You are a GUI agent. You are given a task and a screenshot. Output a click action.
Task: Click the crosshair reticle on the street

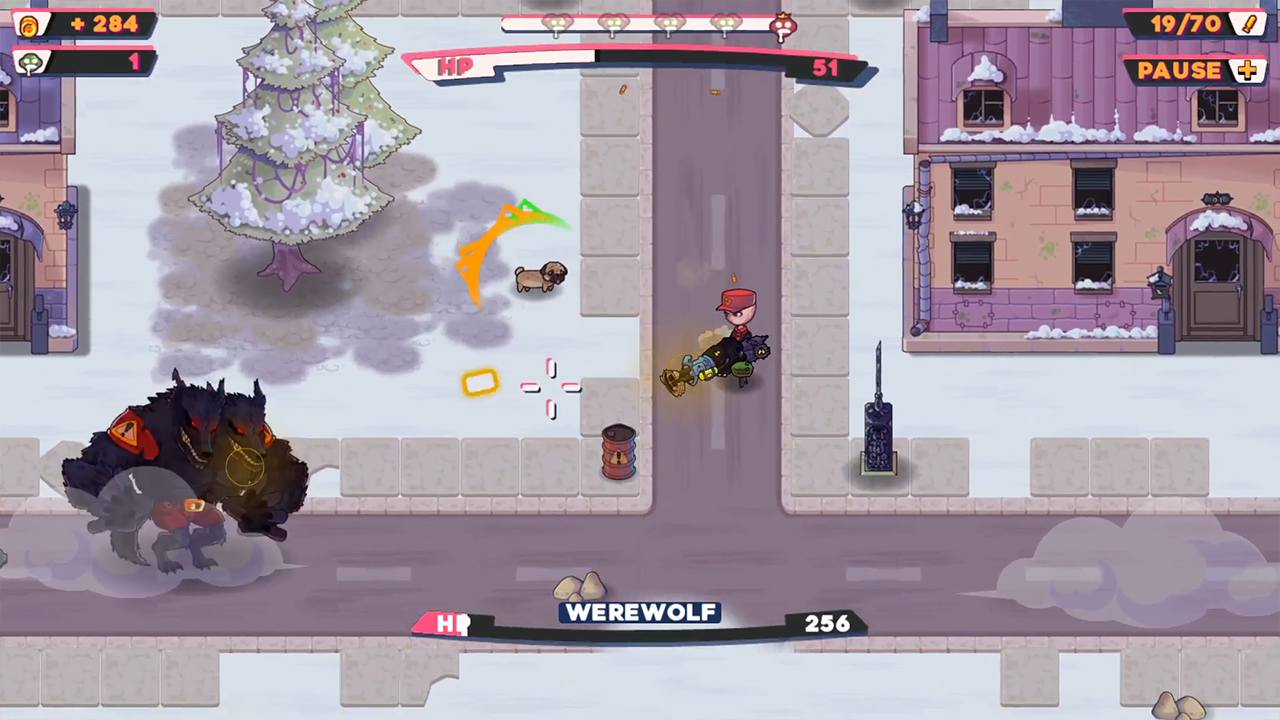[x=552, y=390]
